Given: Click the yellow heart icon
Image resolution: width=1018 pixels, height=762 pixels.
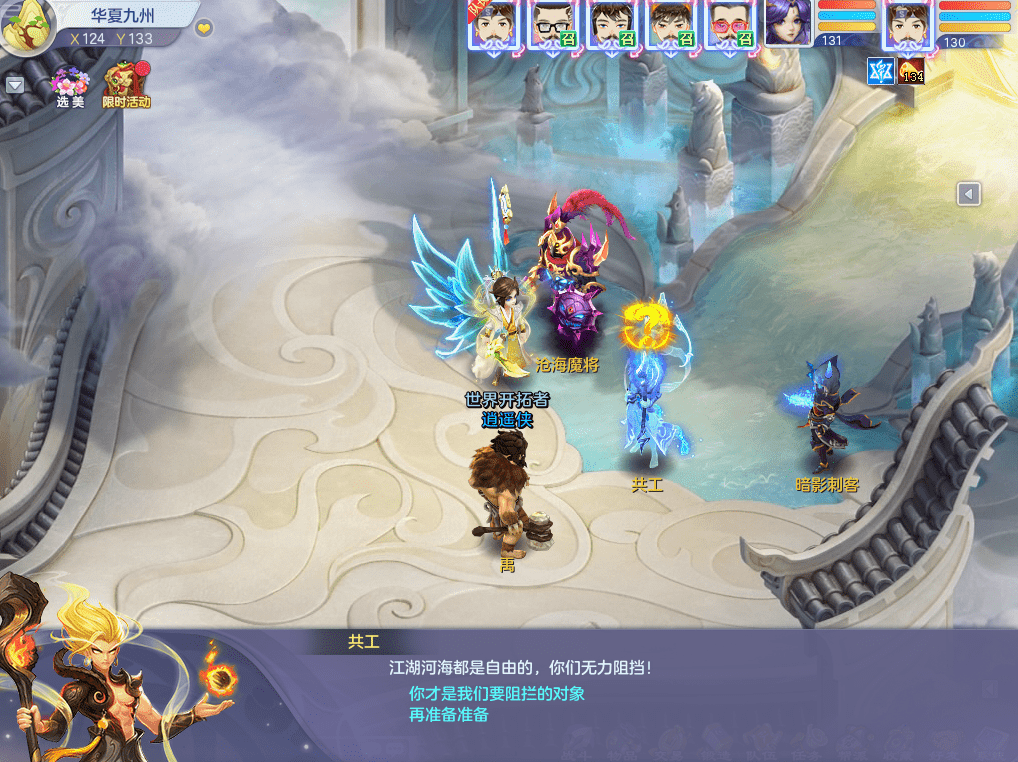Looking at the screenshot, I should (x=204, y=28).
